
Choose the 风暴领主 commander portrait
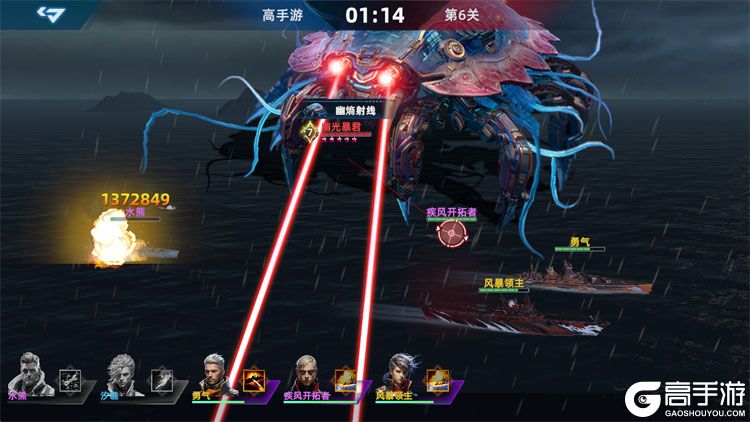click(x=399, y=374)
